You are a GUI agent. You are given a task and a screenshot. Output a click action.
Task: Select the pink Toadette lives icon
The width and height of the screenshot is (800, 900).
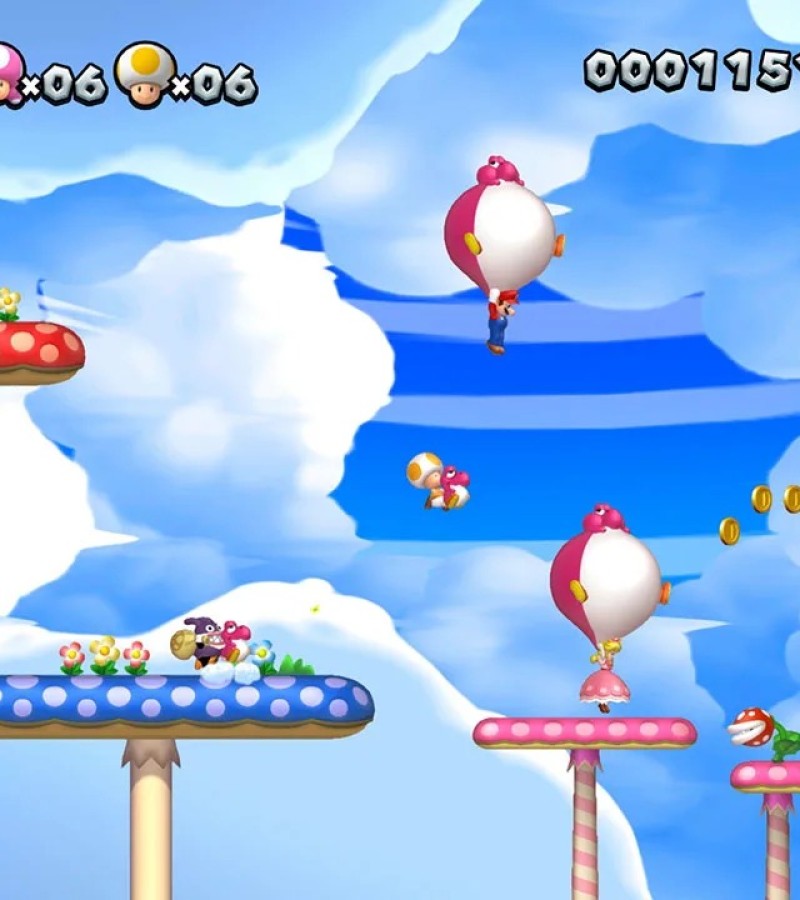click(x=9, y=73)
